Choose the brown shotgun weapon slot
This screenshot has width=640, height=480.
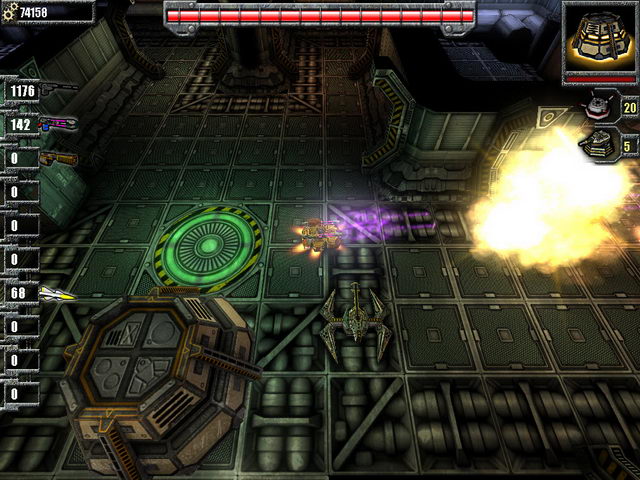coord(58,158)
